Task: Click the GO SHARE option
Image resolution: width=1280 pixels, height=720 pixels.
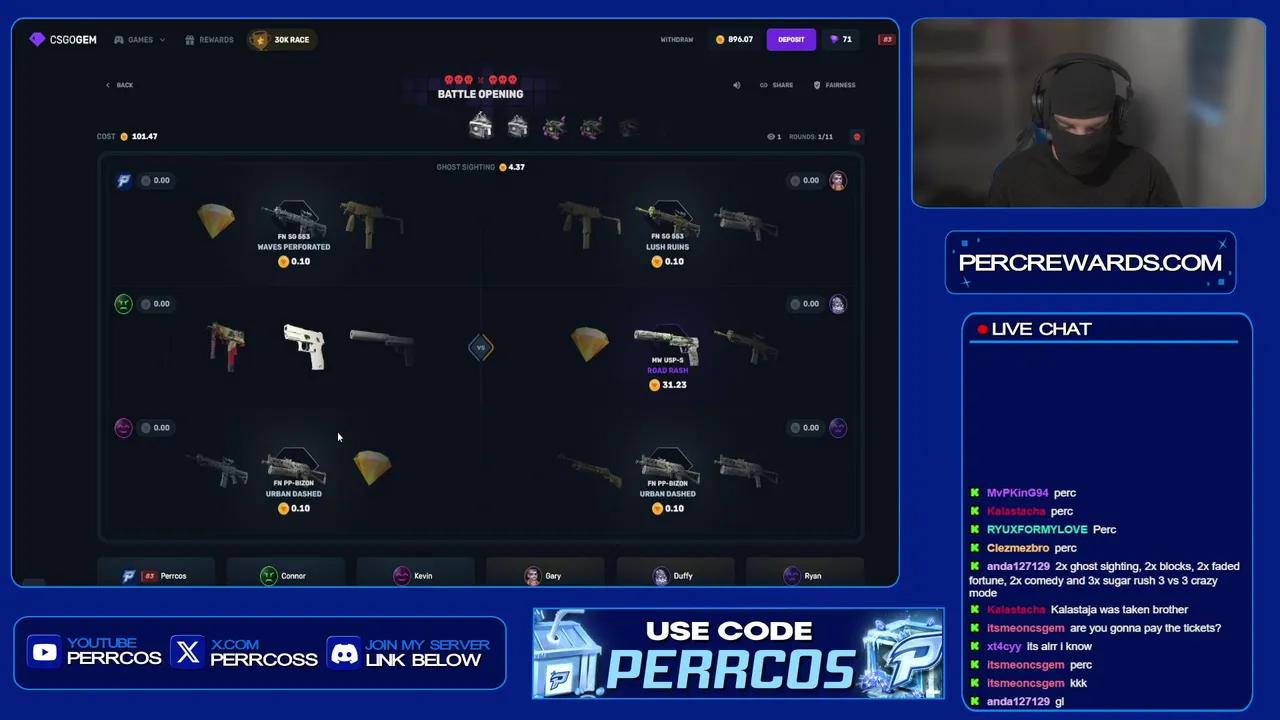Action: click(777, 85)
